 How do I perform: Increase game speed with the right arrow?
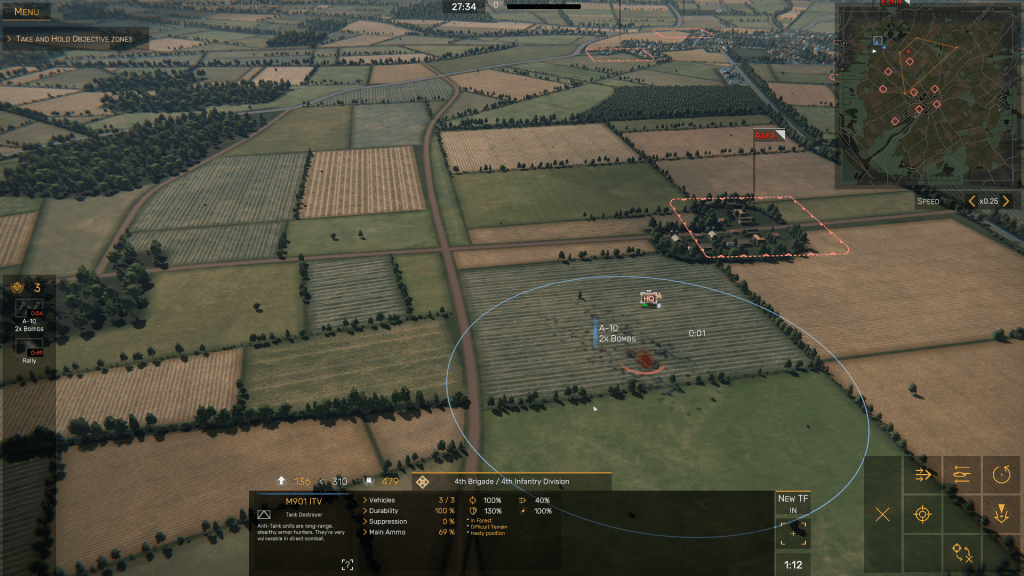1006,201
